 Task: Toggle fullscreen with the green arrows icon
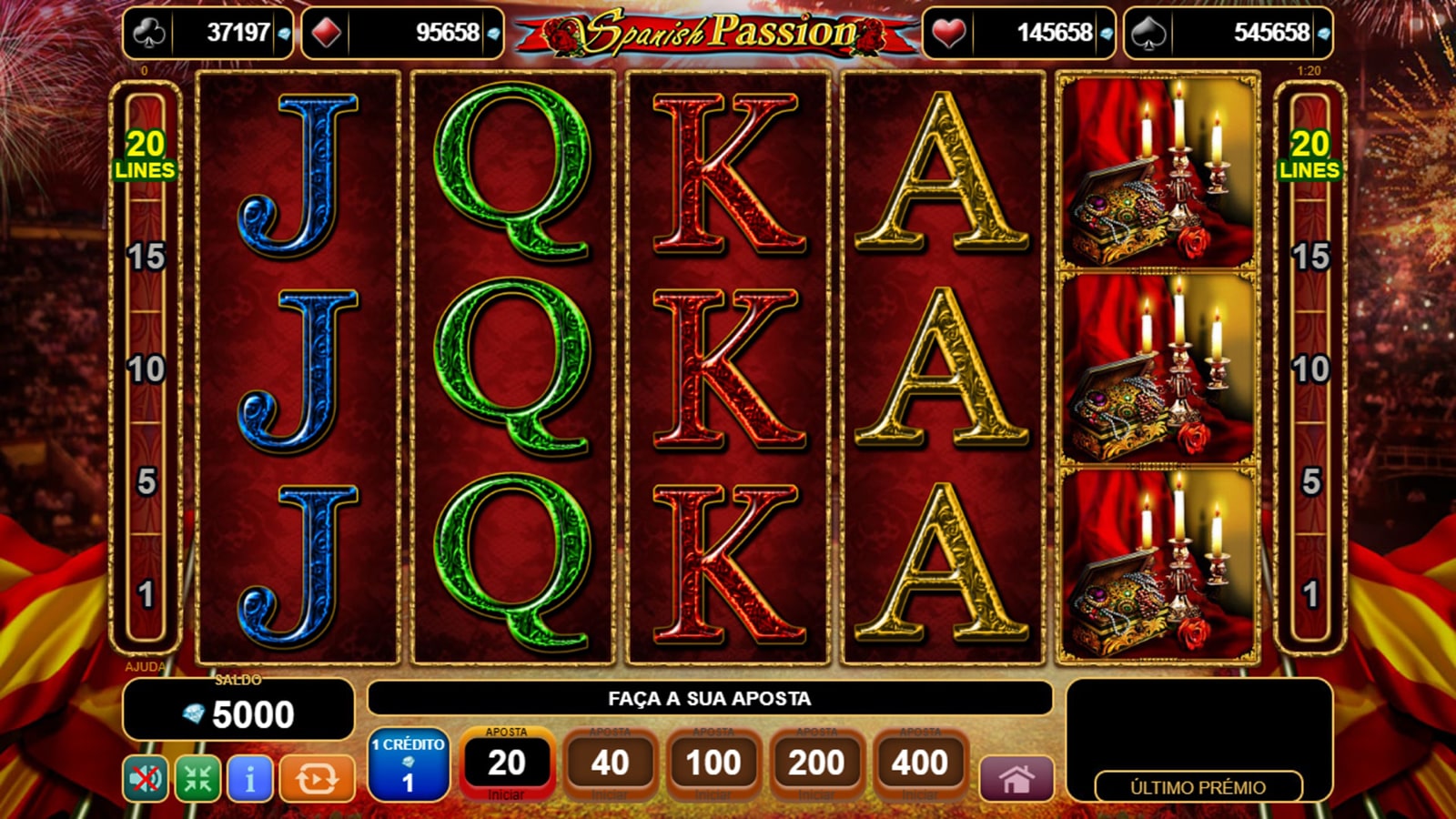(197, 779)
